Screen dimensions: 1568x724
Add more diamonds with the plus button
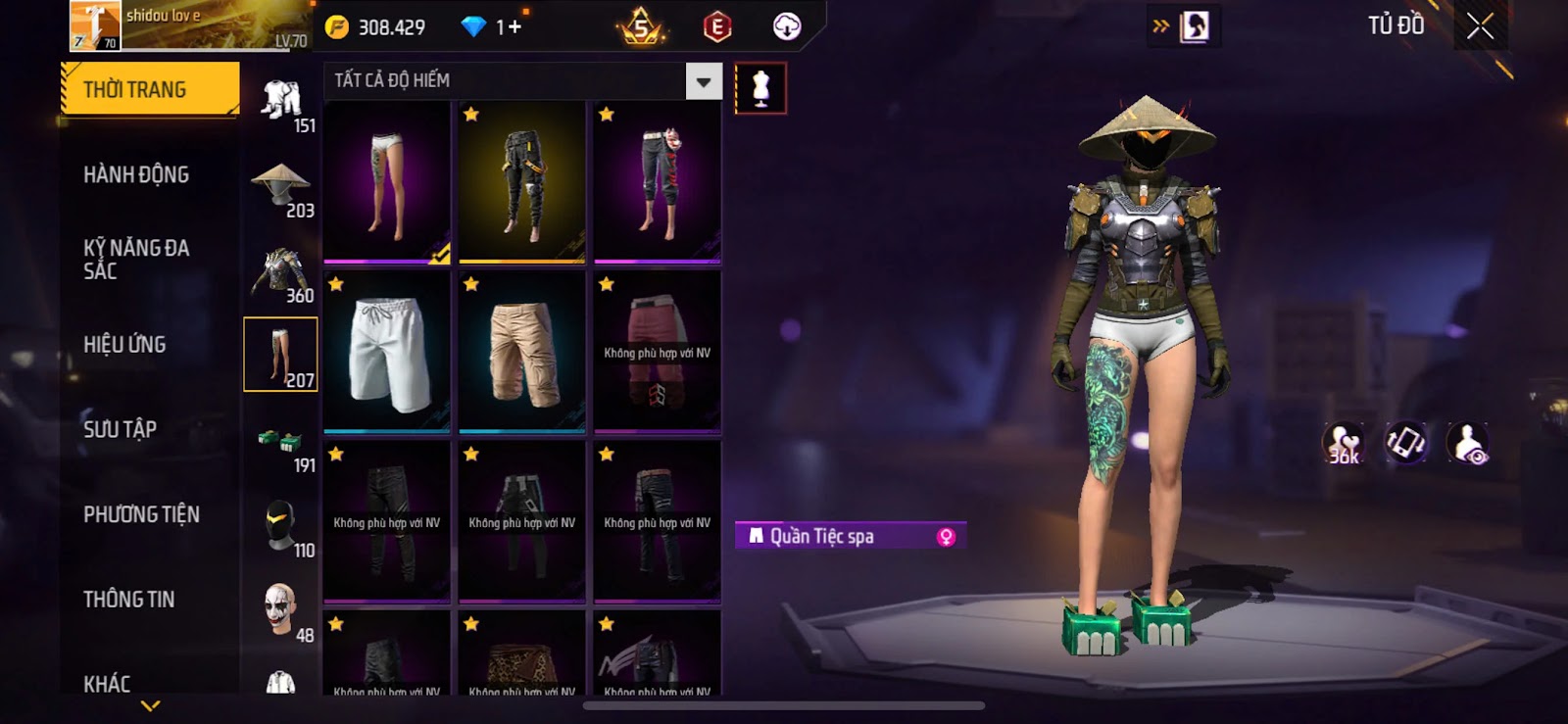click(514, 27)
